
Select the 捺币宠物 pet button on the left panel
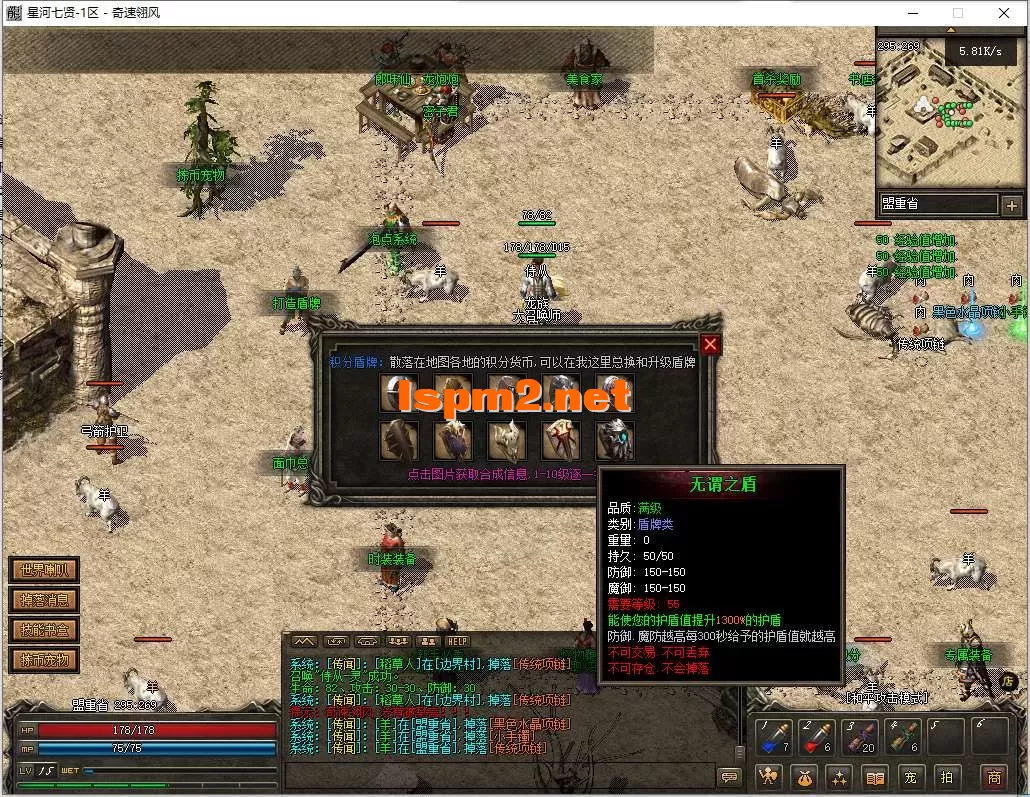pos(43,660)
